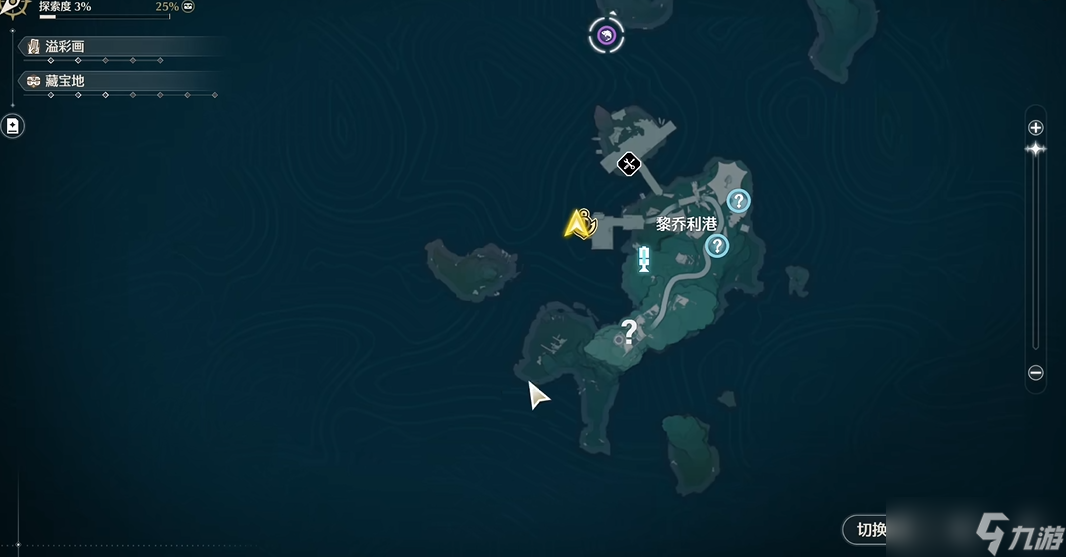Select the crossed tools marker on the map
Viewport: 1066px width, 557px height.
click(629, 163)
